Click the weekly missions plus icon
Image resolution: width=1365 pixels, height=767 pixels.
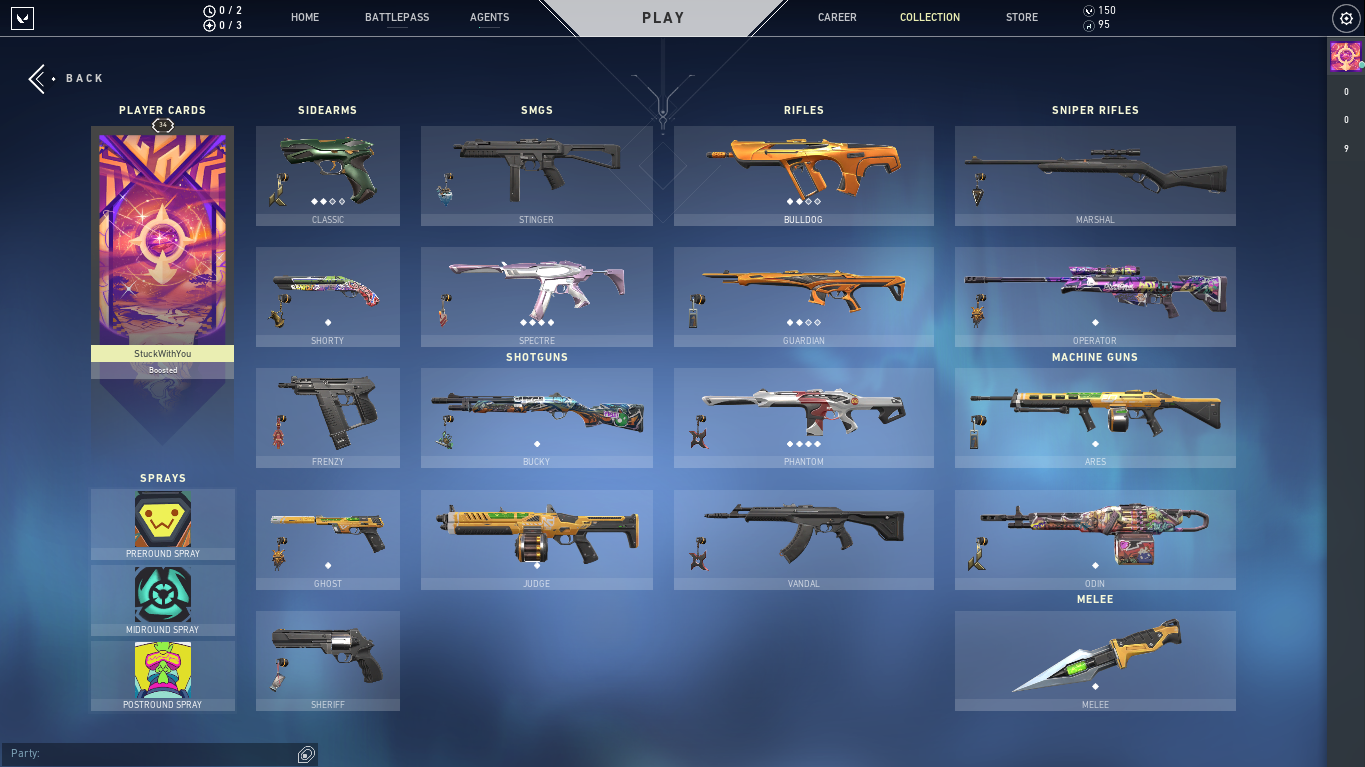click(207, 26)
